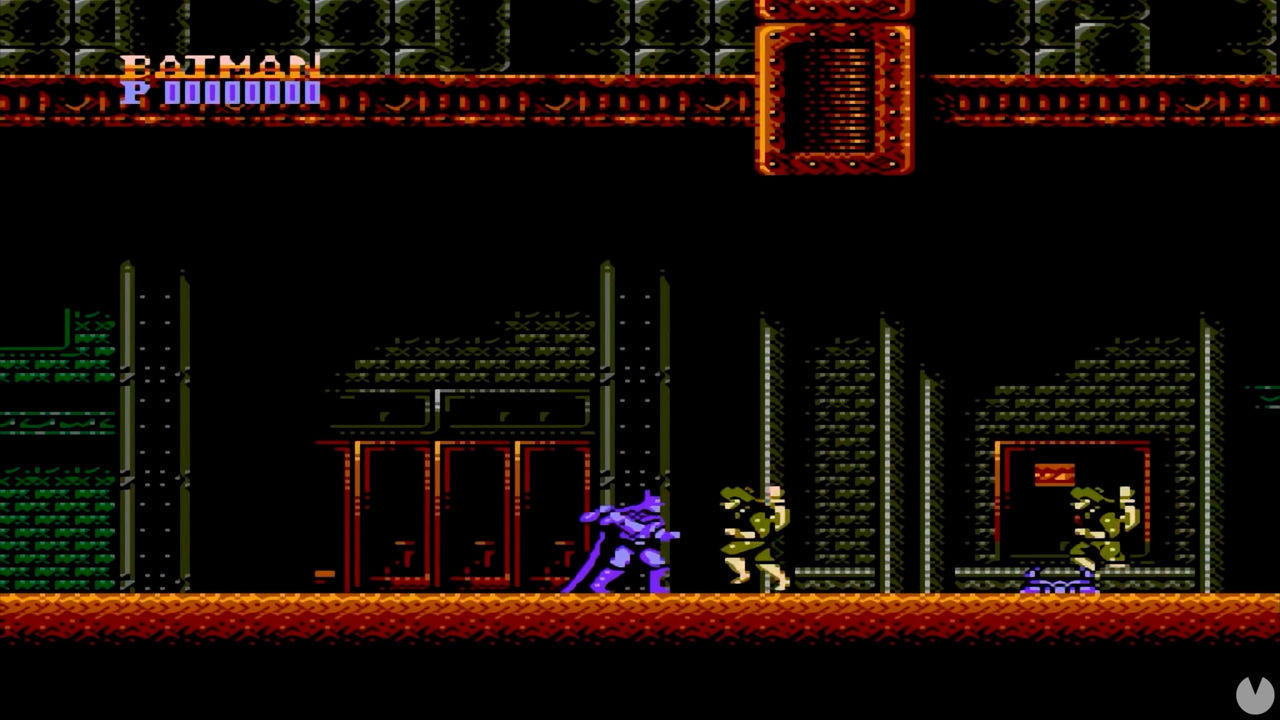Click the middle segment of the health meter
This screenshot has height=720, width=1280.
click(x=242, y=95)
